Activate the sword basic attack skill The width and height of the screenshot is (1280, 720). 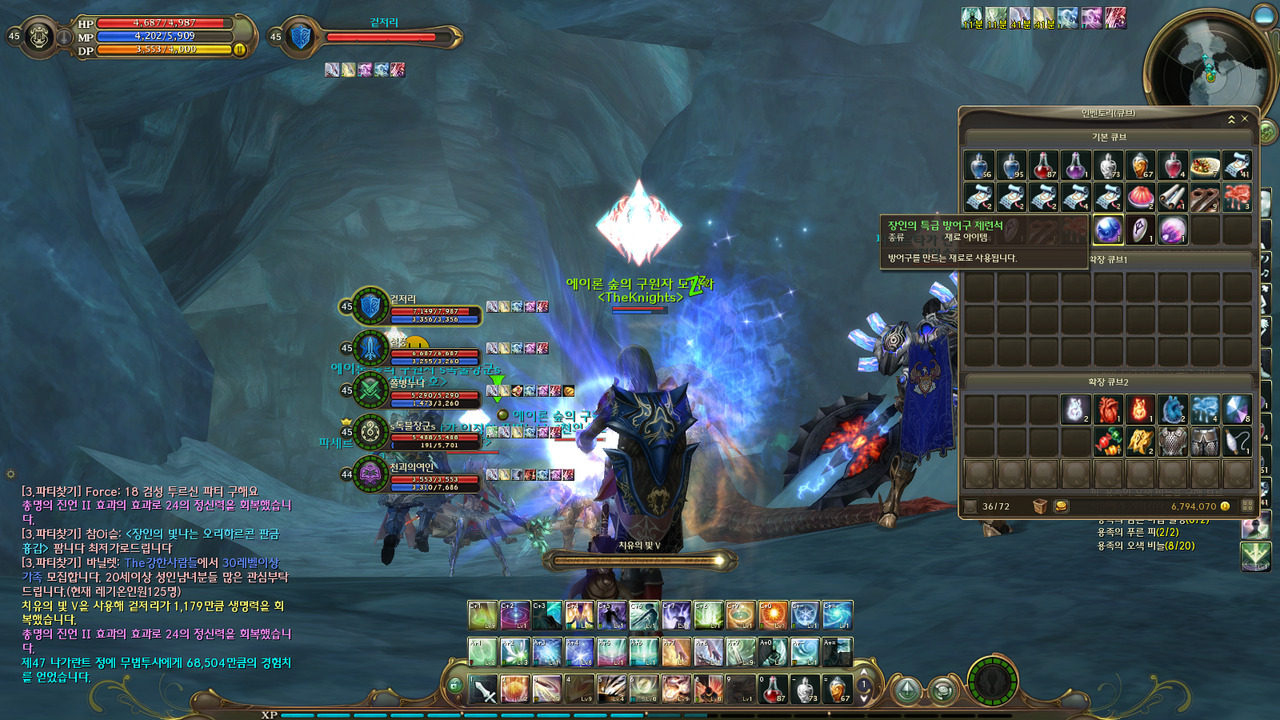tap(484, 689)
